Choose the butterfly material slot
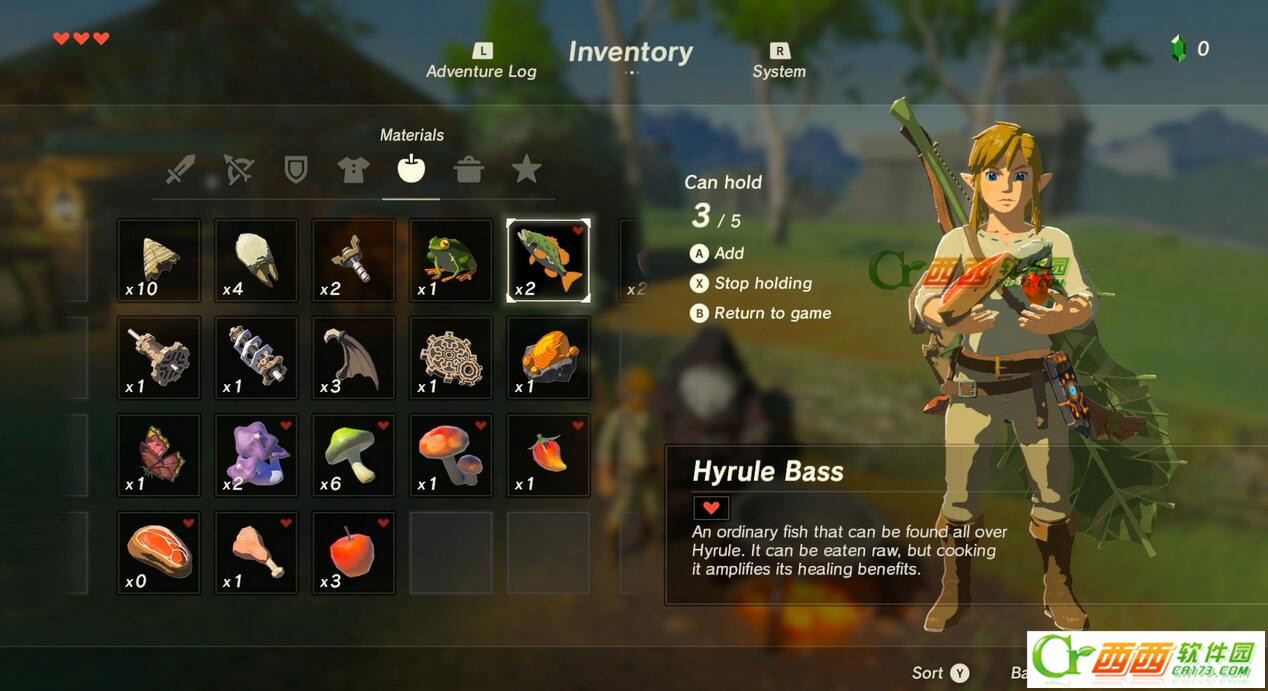The image size is (1268, 691). [x=159, y=455]
